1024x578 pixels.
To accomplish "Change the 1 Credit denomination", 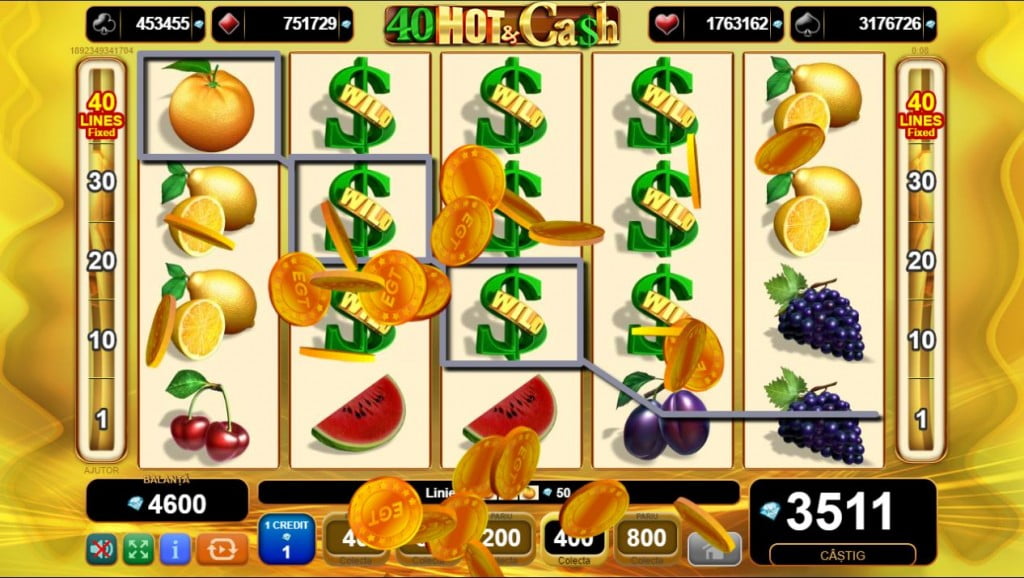I will point(287,540).
